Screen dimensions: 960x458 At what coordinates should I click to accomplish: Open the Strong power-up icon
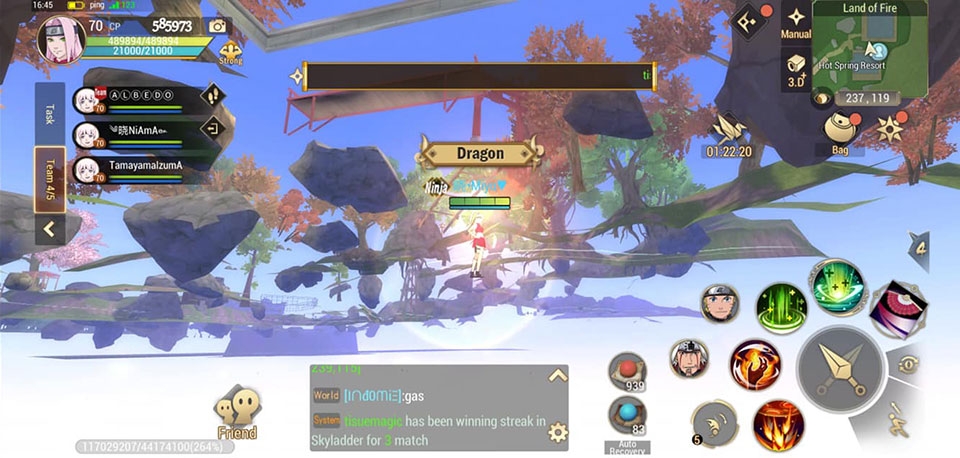[230, 52]
